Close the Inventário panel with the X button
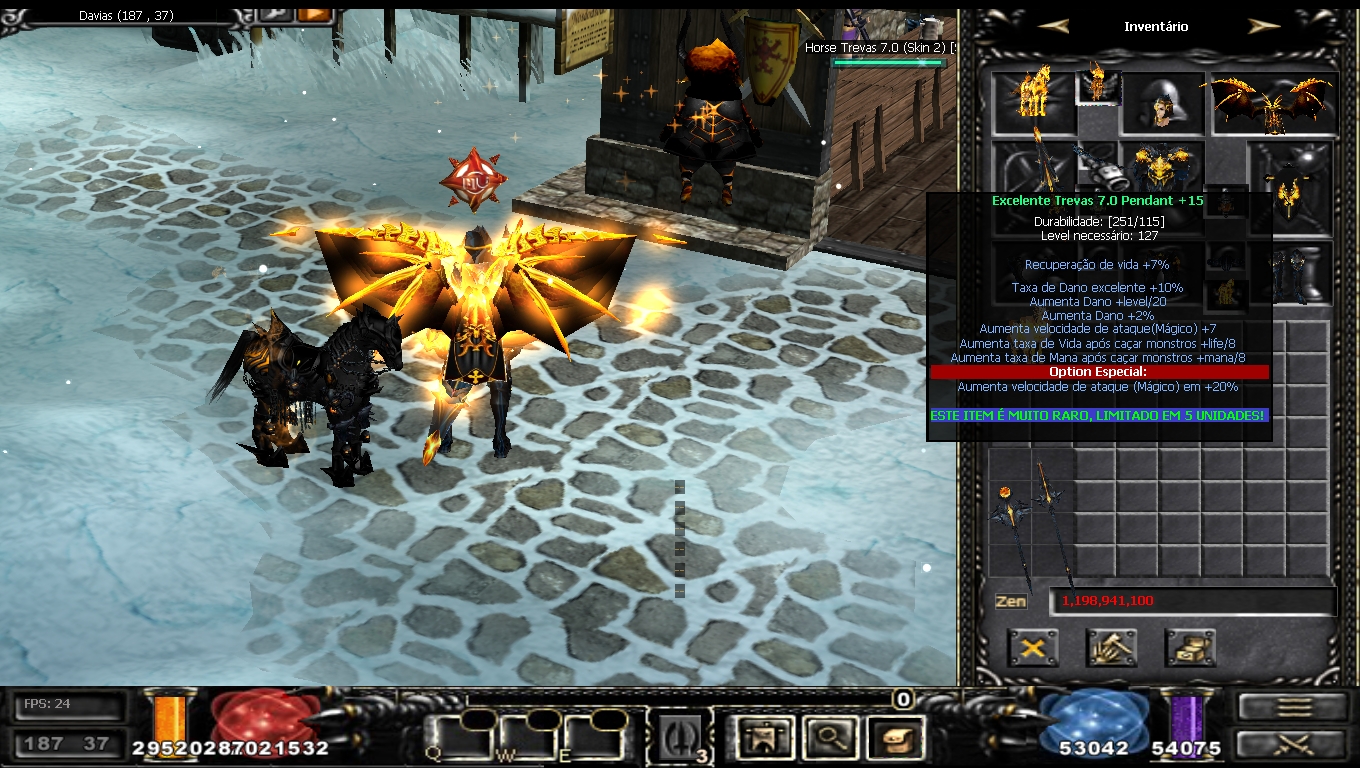Screen dimensions: 1360x768 pos(1033,648)
